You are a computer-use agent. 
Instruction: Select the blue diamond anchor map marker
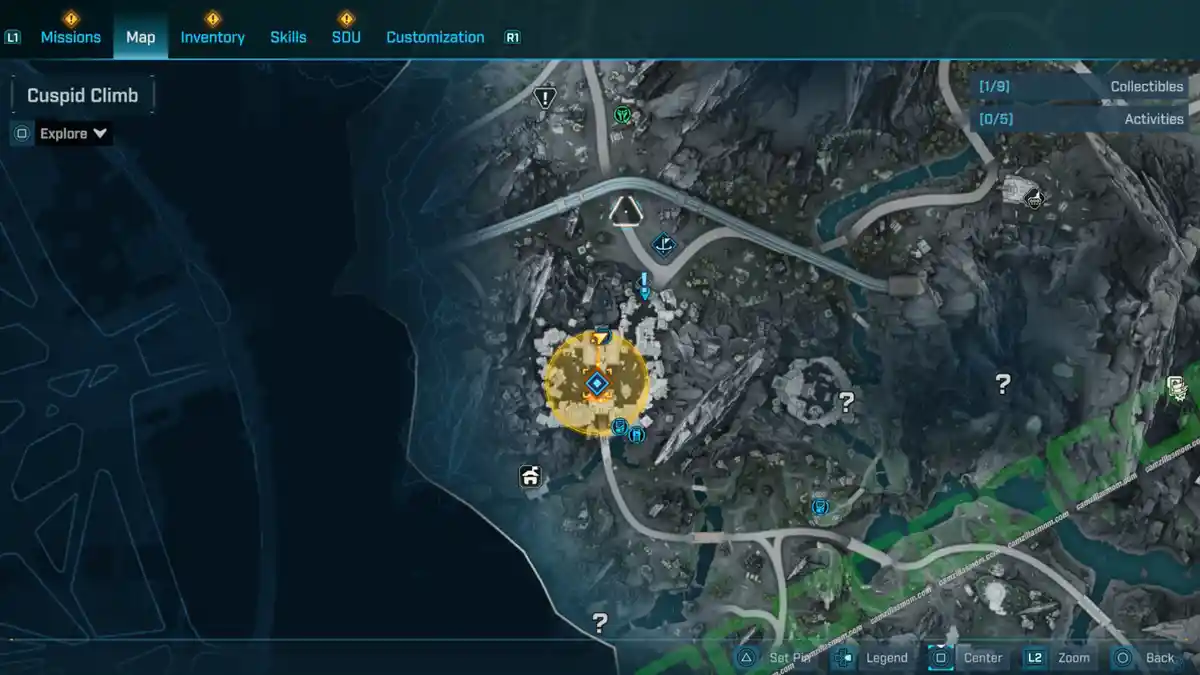(663, 243)
